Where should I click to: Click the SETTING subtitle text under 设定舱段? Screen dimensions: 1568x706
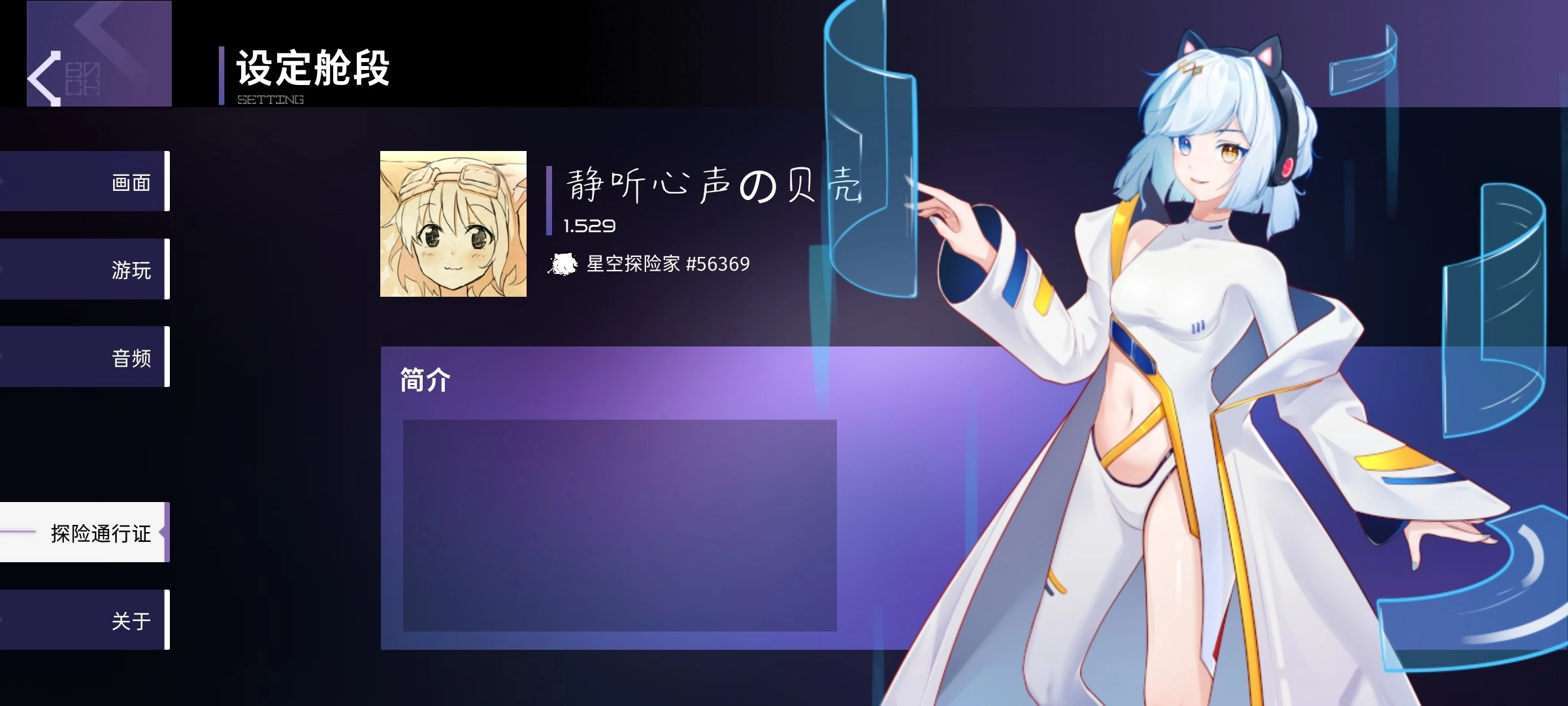pos(270,100)
